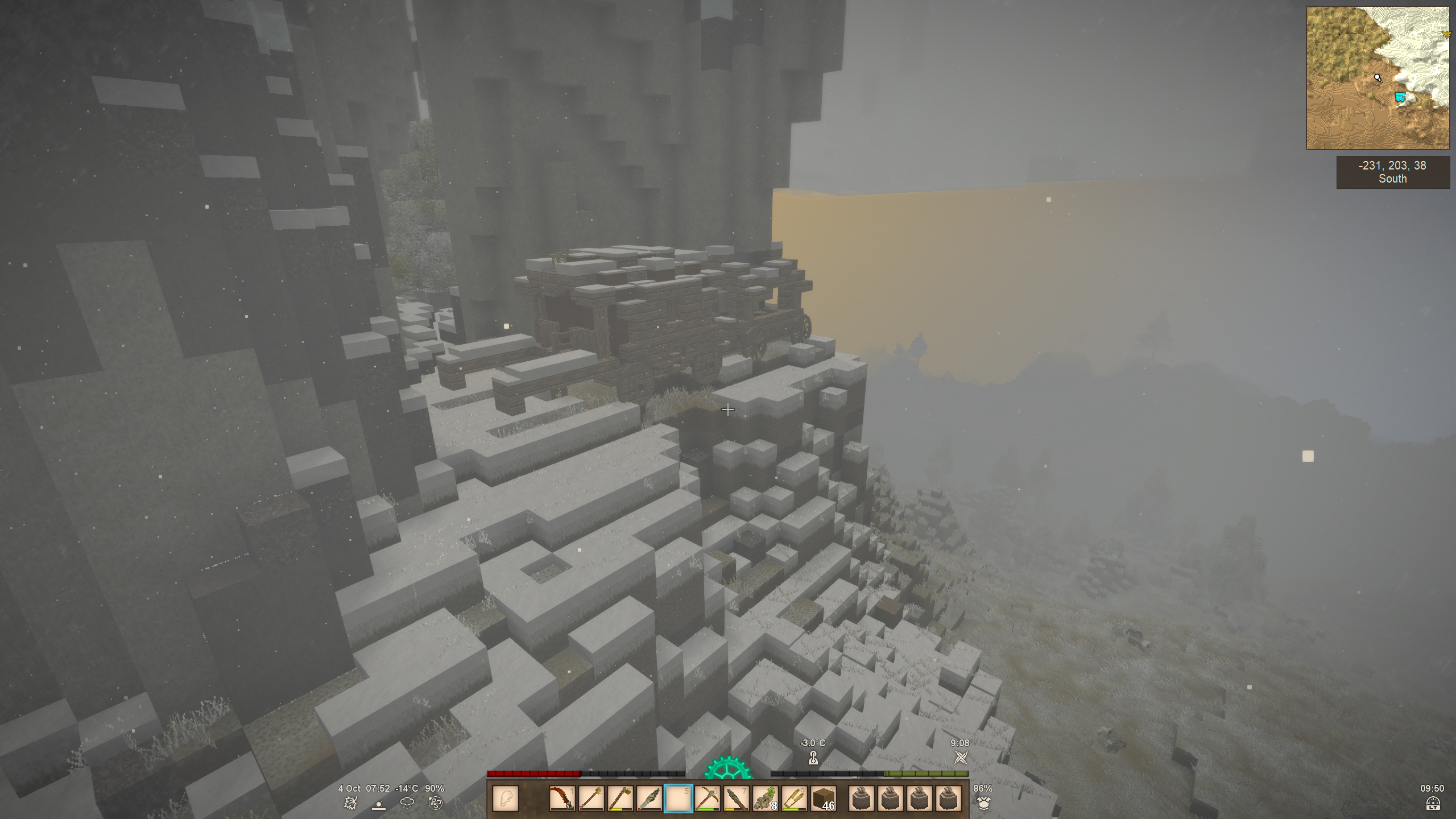The width and height of the screenshot is (1456, 819).
Task: Click the mushroom icon below the 09:50 clock
Action: pos(1433,803)
